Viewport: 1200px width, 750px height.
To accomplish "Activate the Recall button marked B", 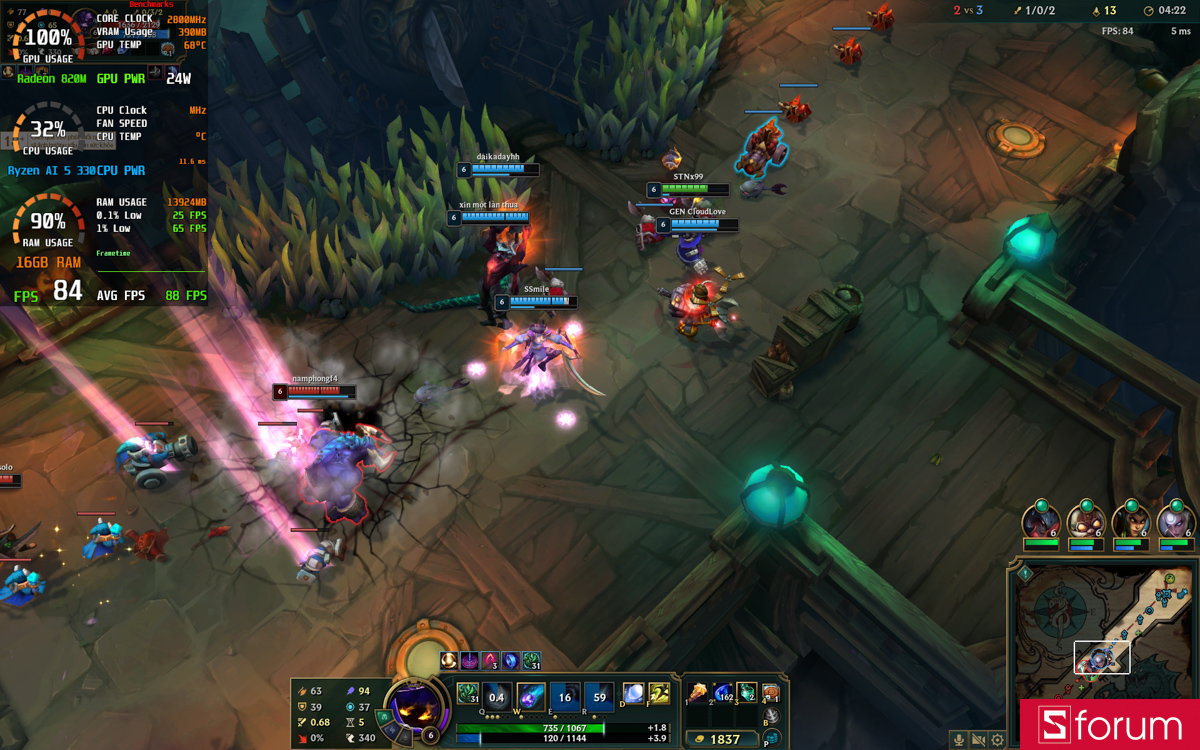I will coord(772,717).
